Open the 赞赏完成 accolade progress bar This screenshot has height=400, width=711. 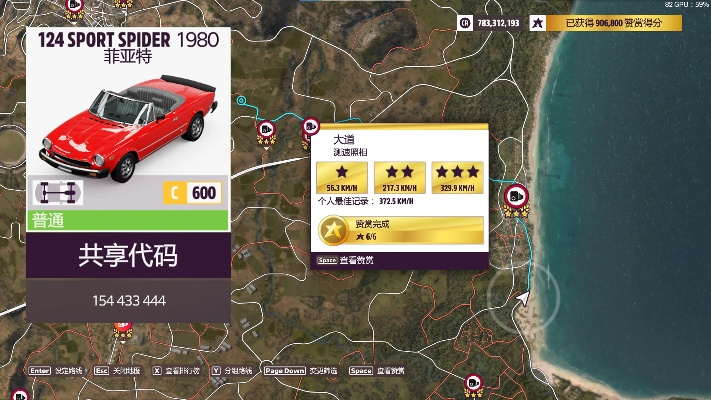[x=400, y=231]
